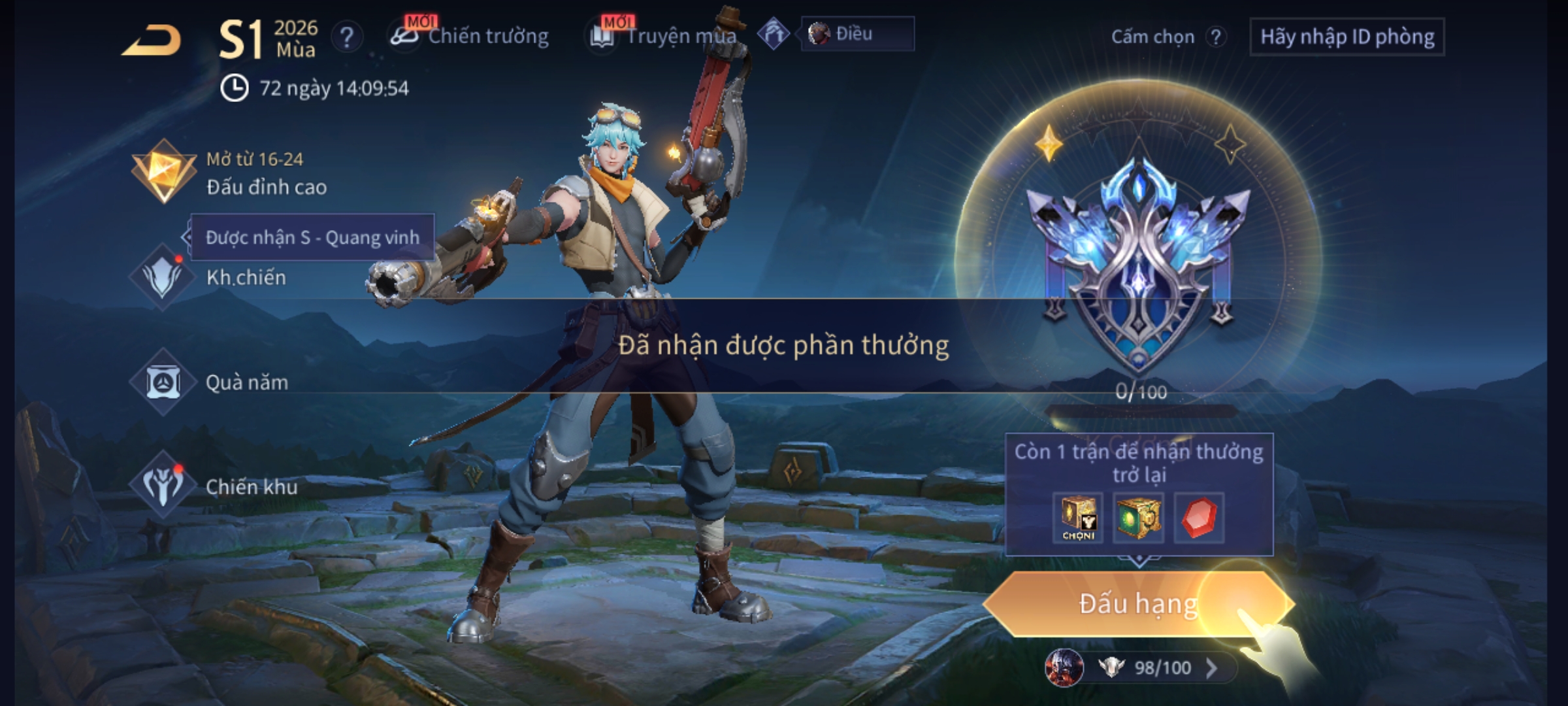The image size is (1568, 706).
Task: Show Cấm chọn help info
Action: [1215, 37]
